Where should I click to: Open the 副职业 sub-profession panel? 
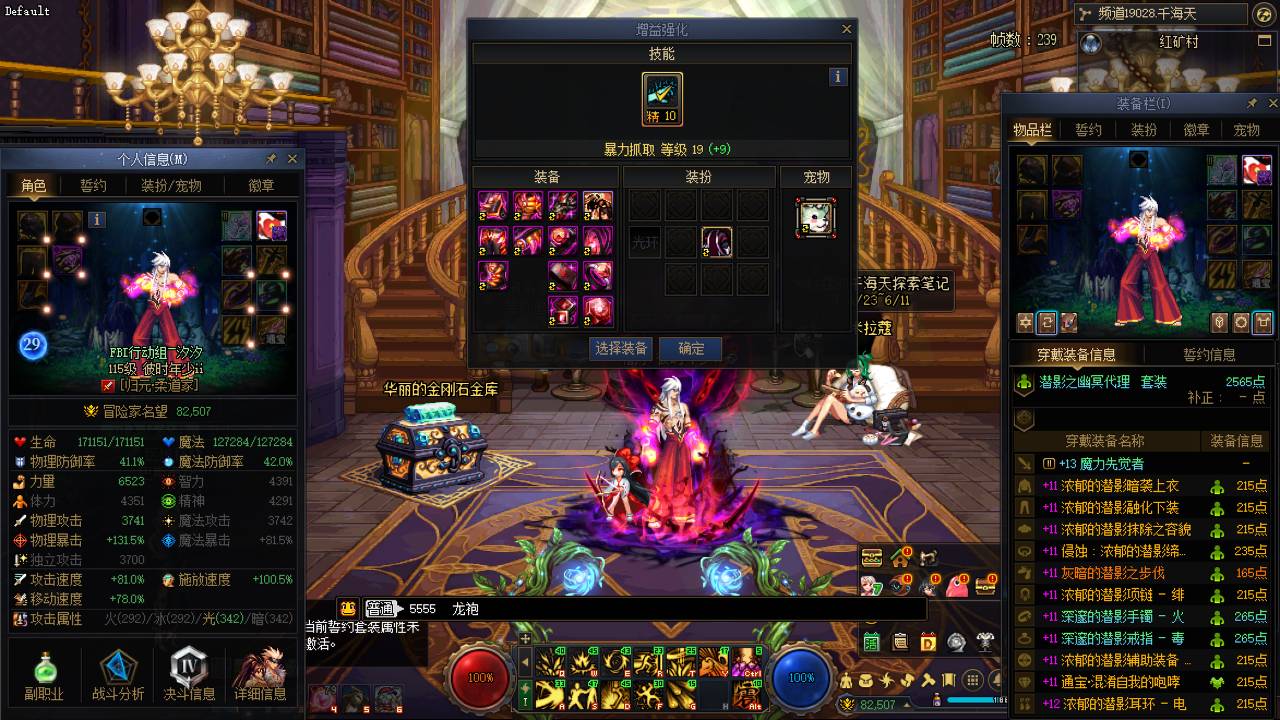(44, 674)
